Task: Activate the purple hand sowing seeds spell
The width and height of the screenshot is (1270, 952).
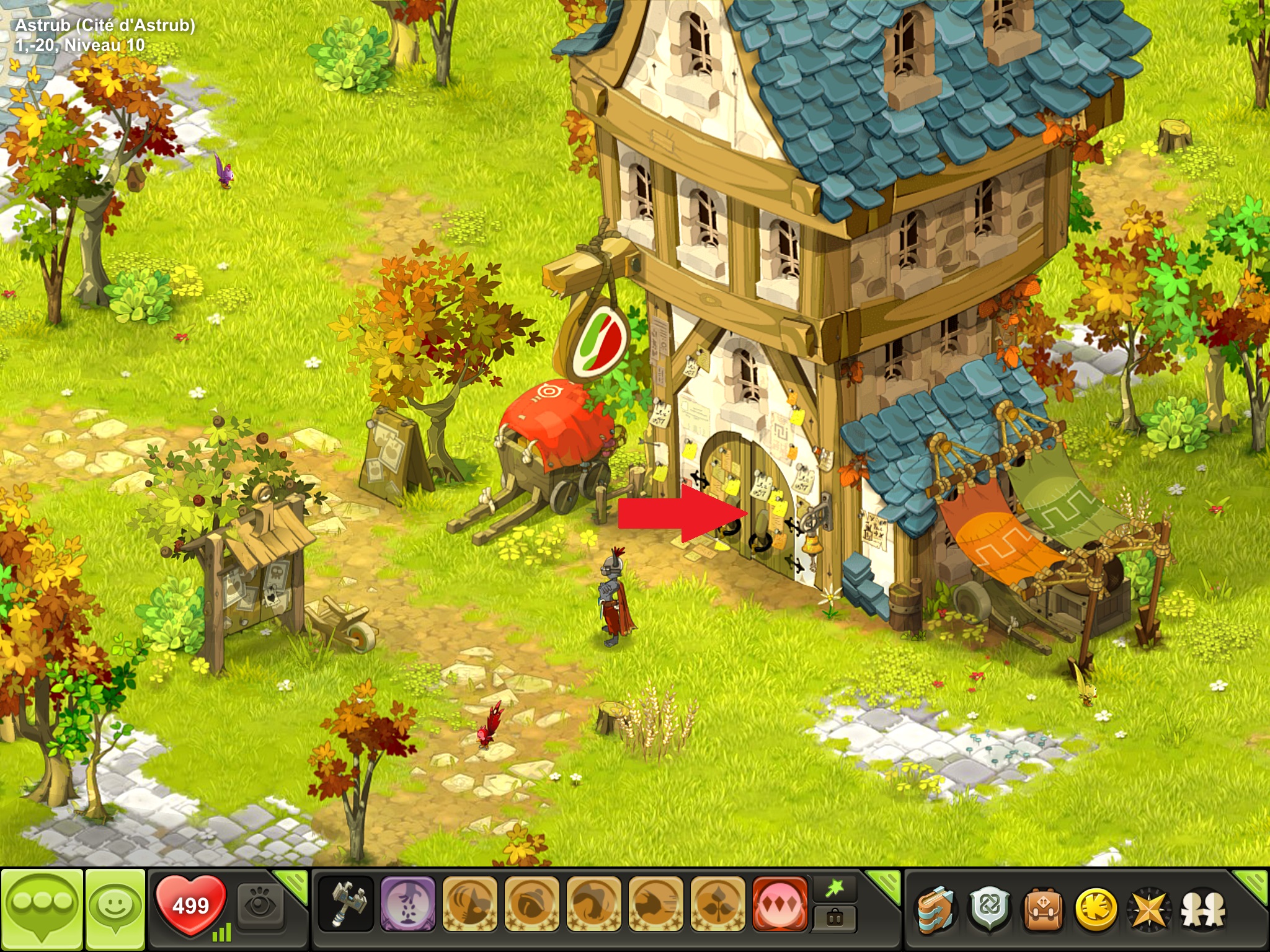Action: click(407, 904)
